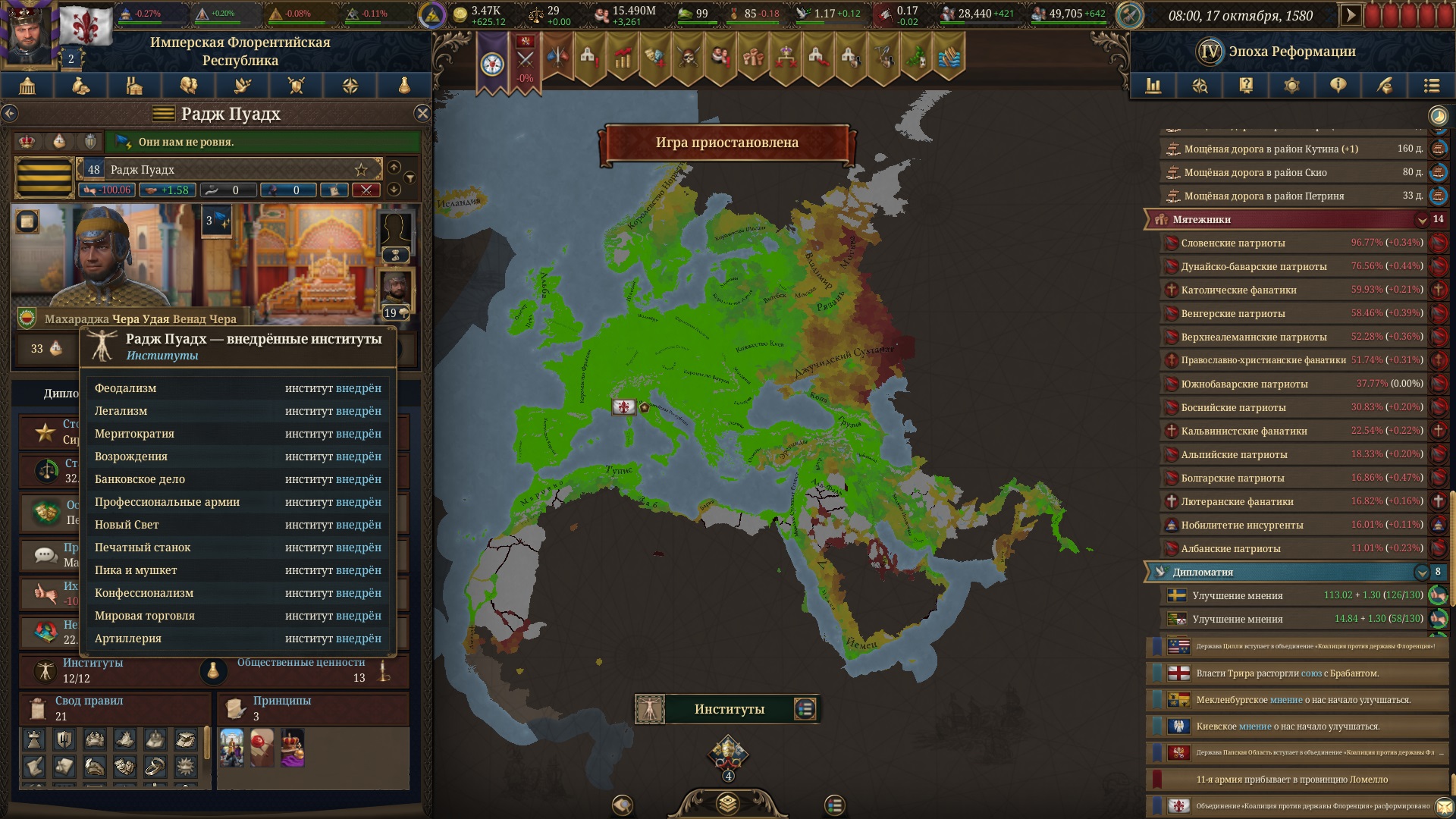
Task: Collapse the Мятежники section
Action: coord(1422,220)
